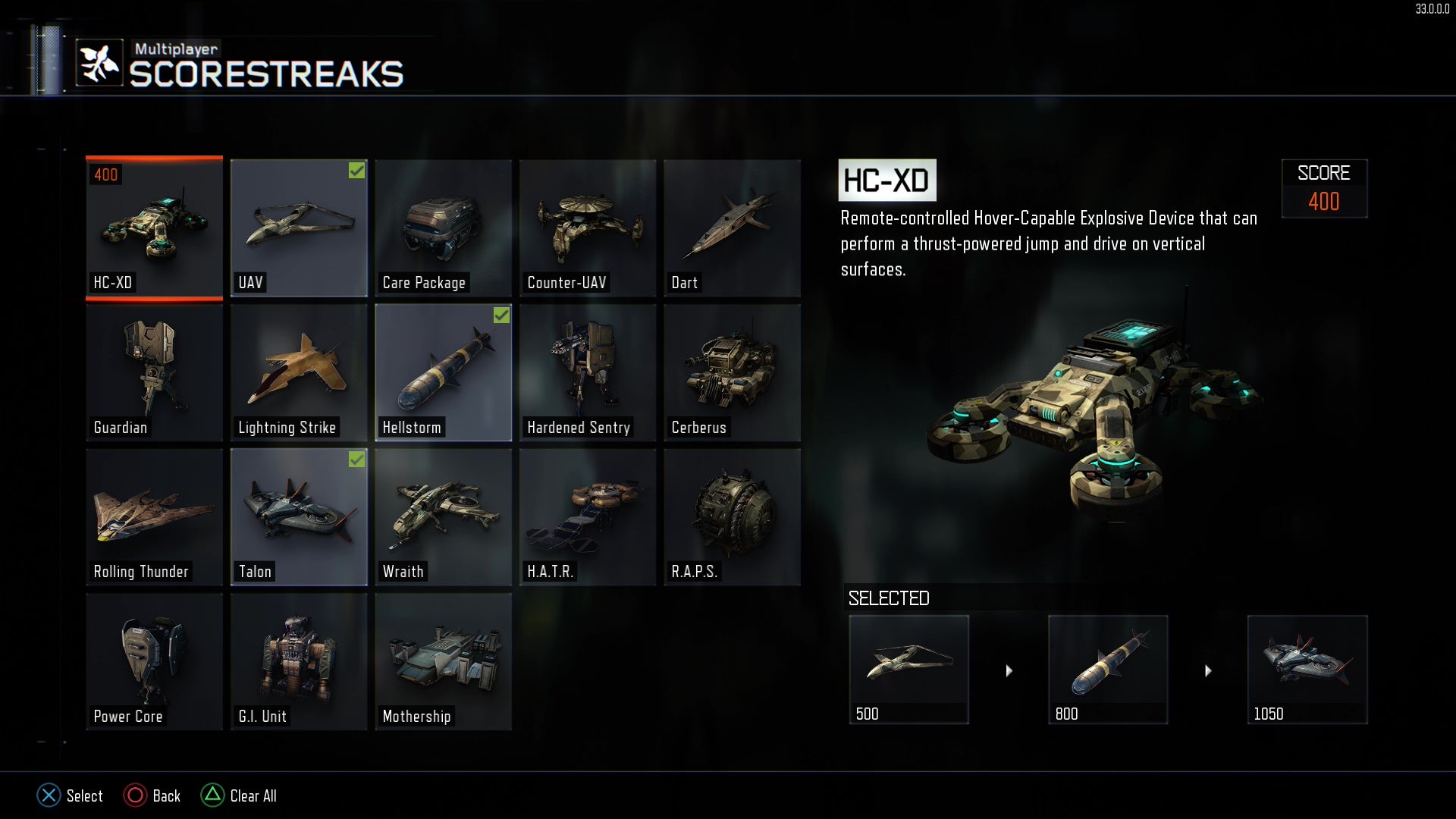This screenshot has height=819, width=1456.
Task: Select the Power Core scorestreak
Action: pyautogui.click(x=154, y=660)
